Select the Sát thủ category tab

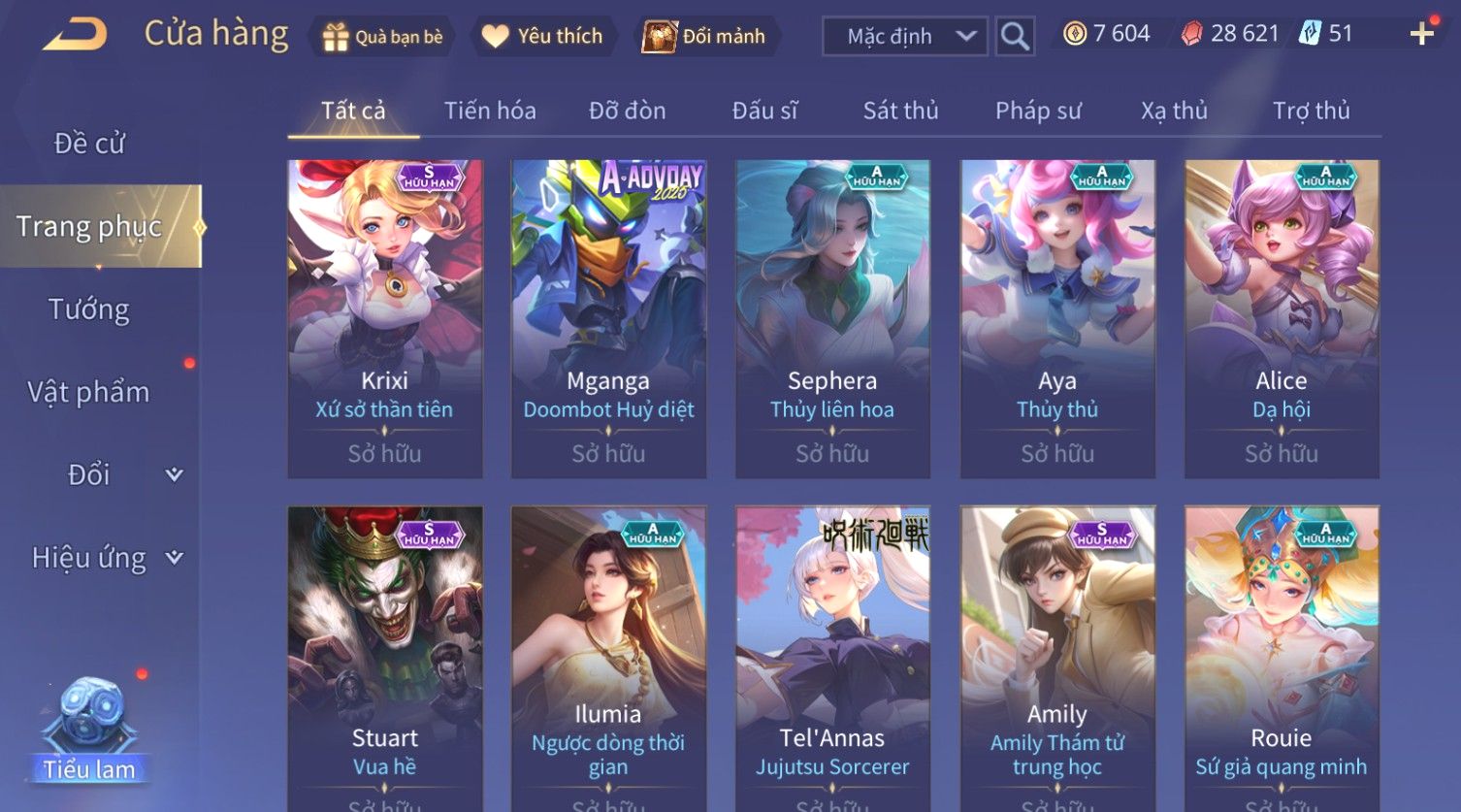[x=900, y=111]
